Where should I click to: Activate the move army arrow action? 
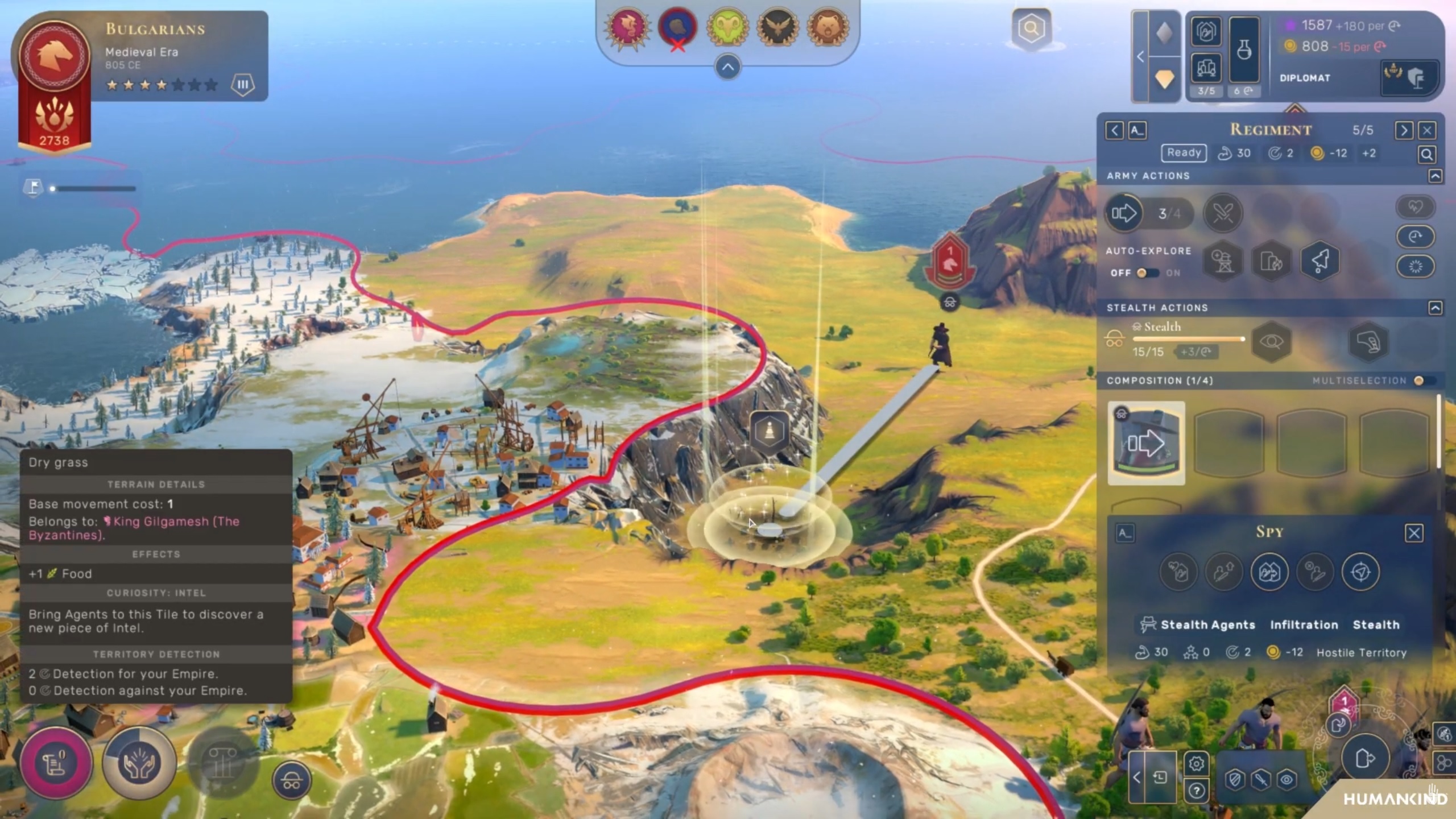tap(1124, 214)
